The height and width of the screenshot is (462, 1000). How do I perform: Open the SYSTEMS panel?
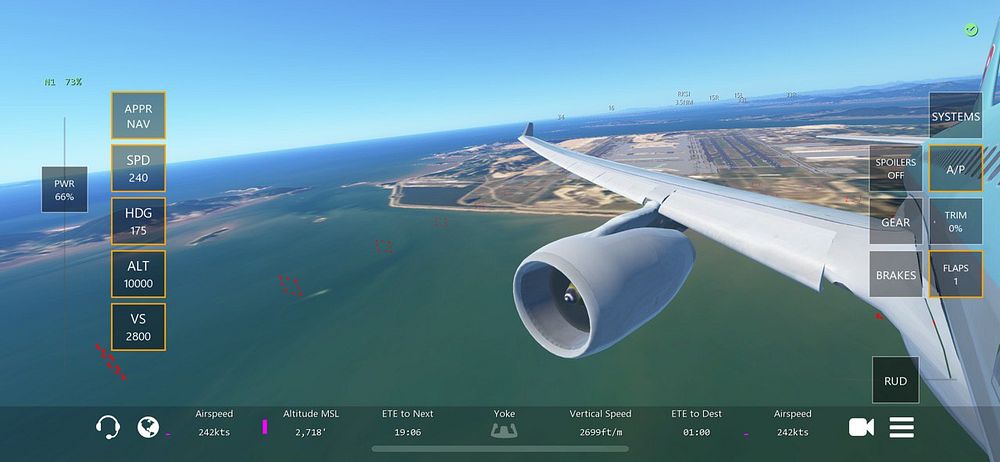point(955,116)
